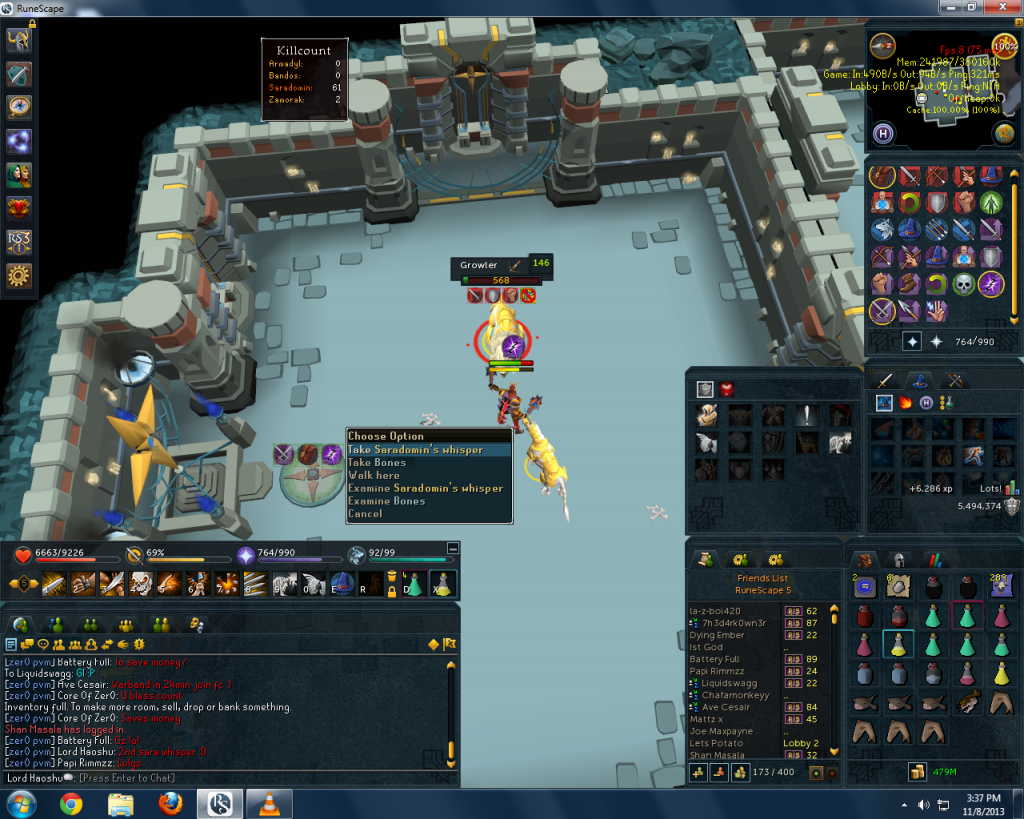
Task: Minimise the action bar
Action: click(453, 547)
